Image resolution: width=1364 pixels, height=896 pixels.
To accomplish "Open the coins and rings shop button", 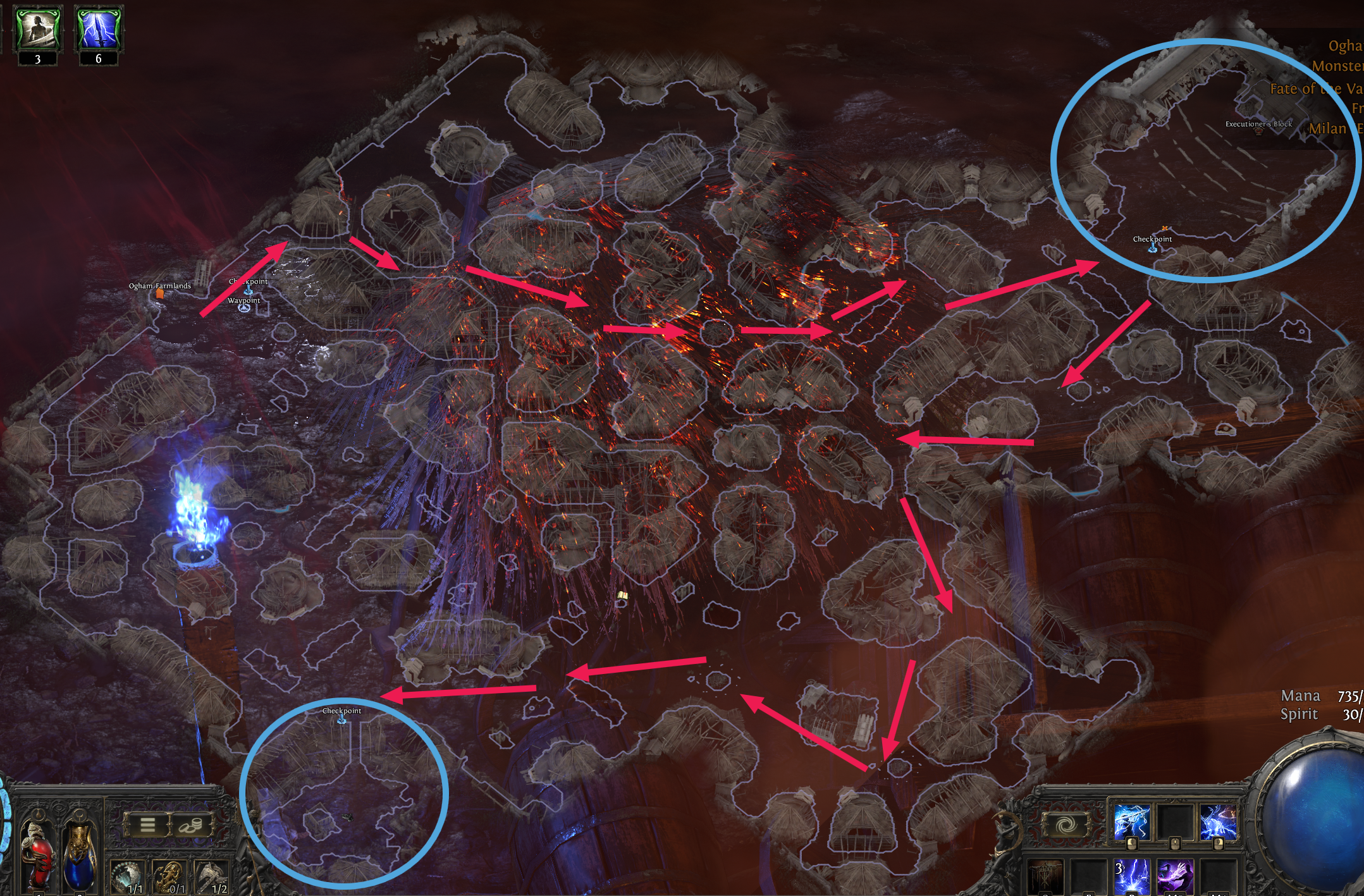I will pos(190,825).
